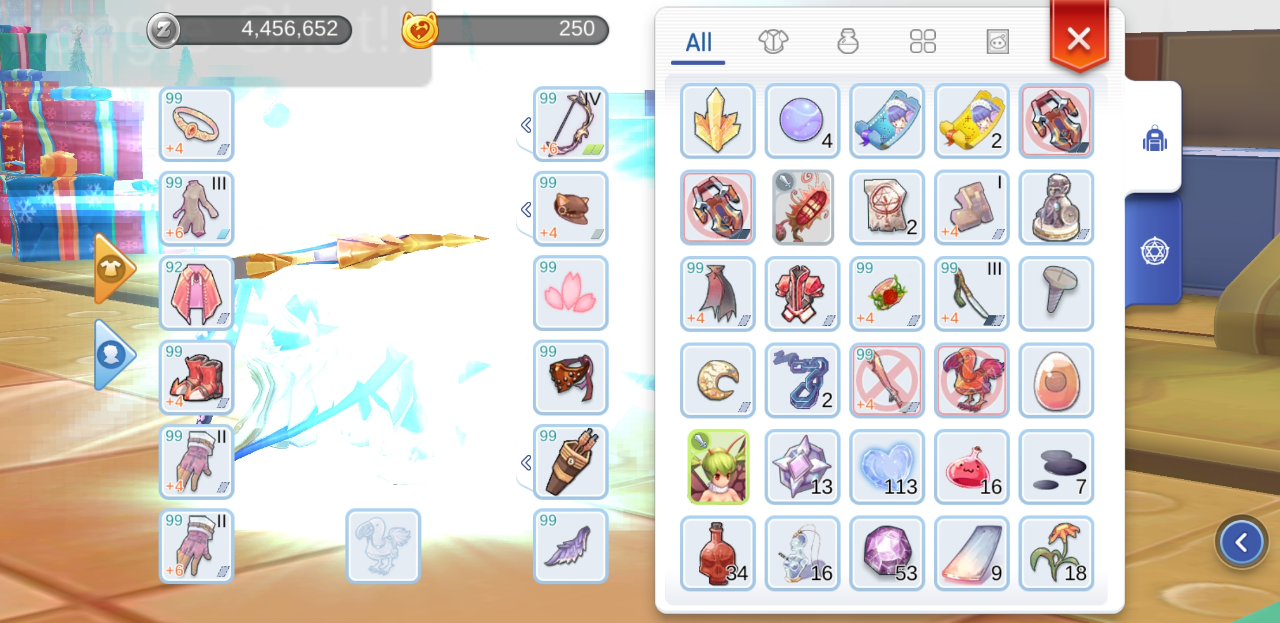Image resolution: width=1280 pixels, height=623 pixels.
Task: Select the four-squares materials category tab
Action: (922, 41)
